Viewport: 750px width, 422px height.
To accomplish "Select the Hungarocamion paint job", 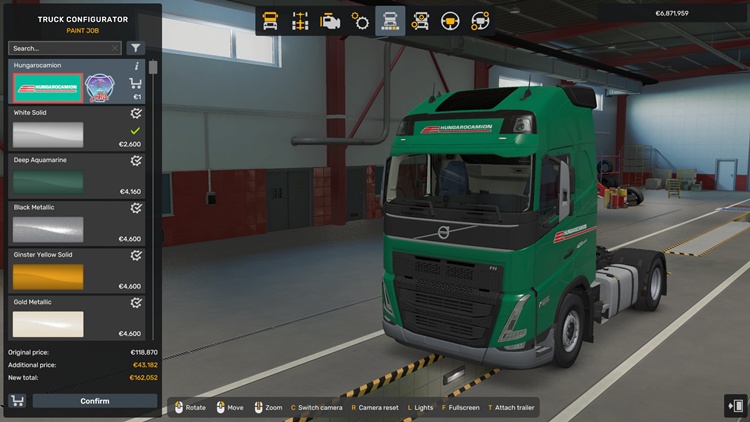I will click(47, 88).
